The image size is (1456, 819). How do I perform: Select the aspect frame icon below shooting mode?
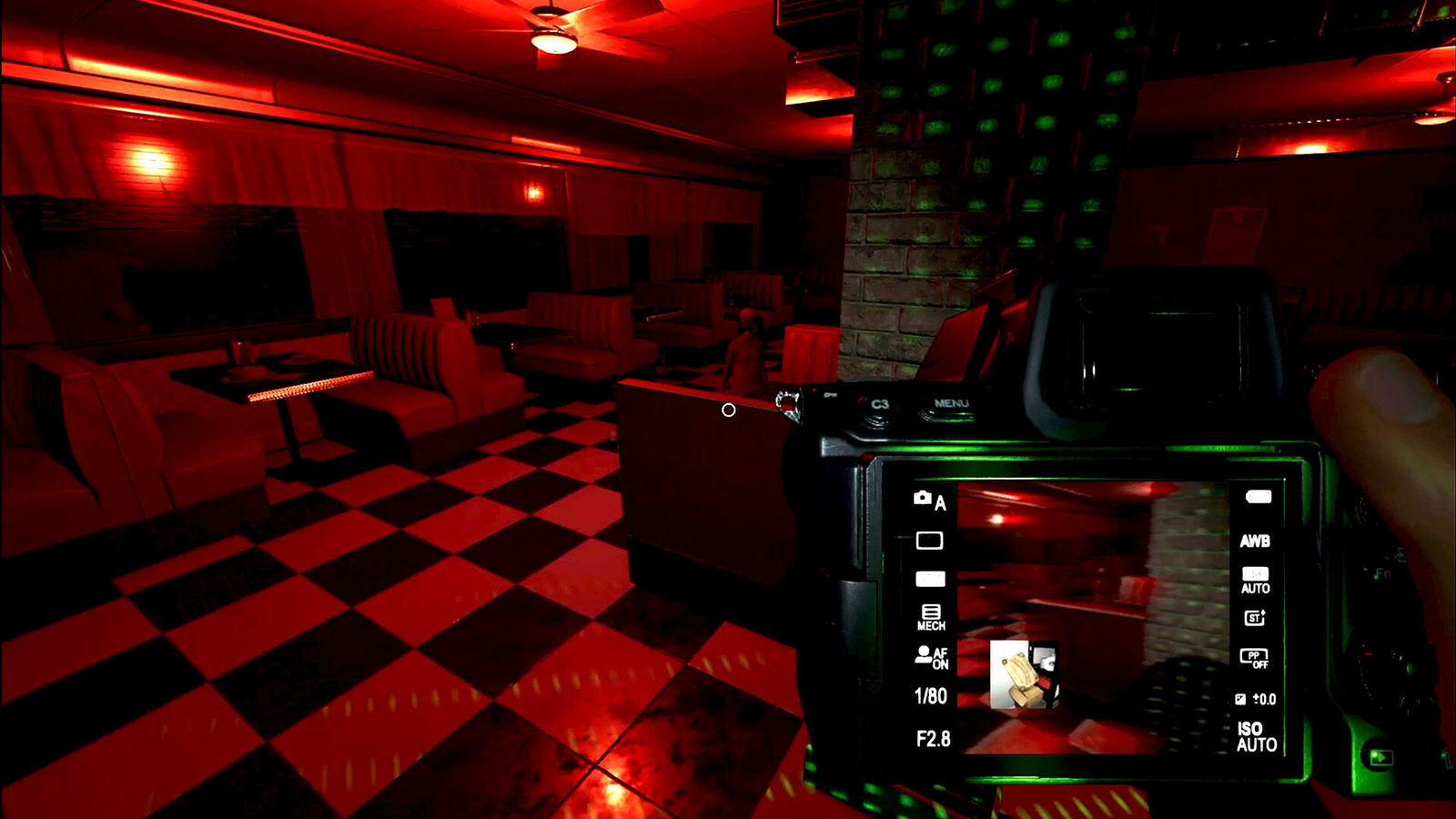point(930,541)
